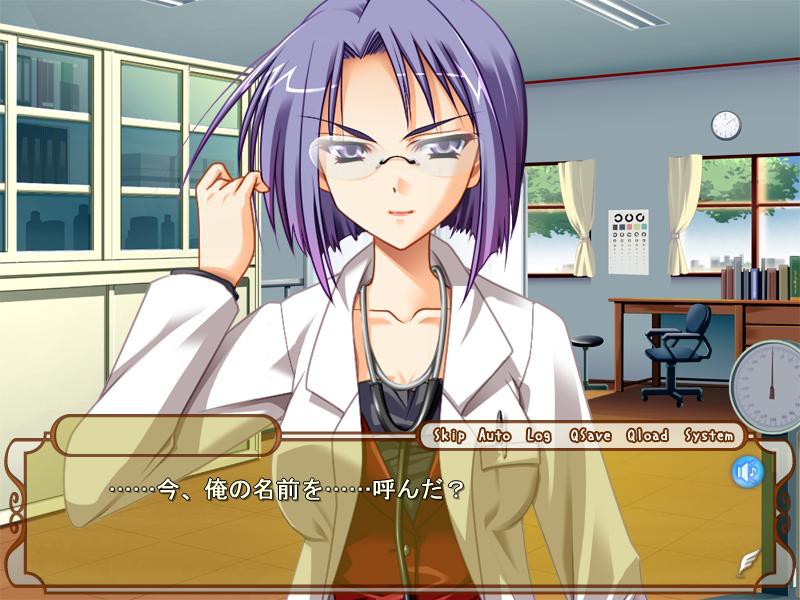Open the System menu
Image resolution: width=800 pixels, height=600 pixels.
(x=708, y=435)
